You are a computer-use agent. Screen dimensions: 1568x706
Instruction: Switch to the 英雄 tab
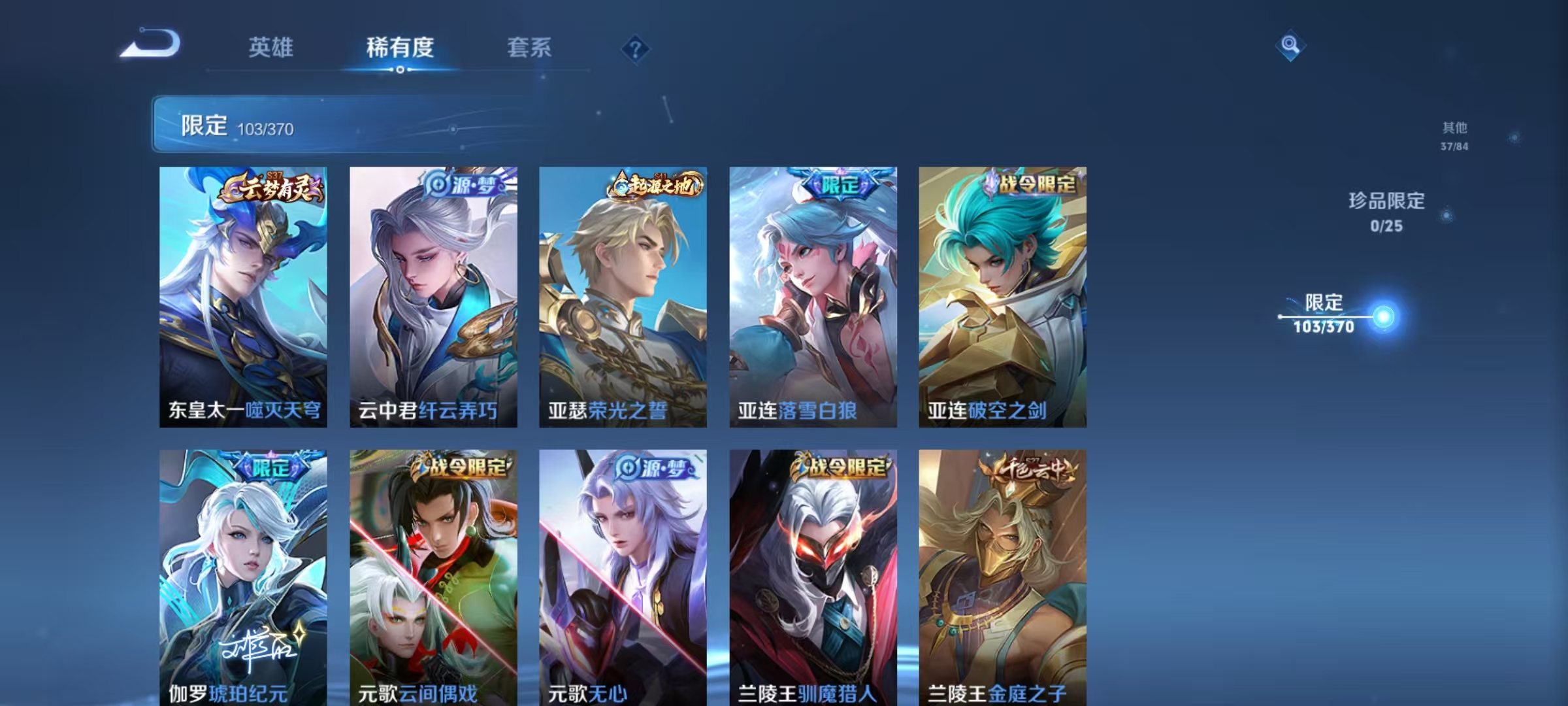click(x=272, y=48)
